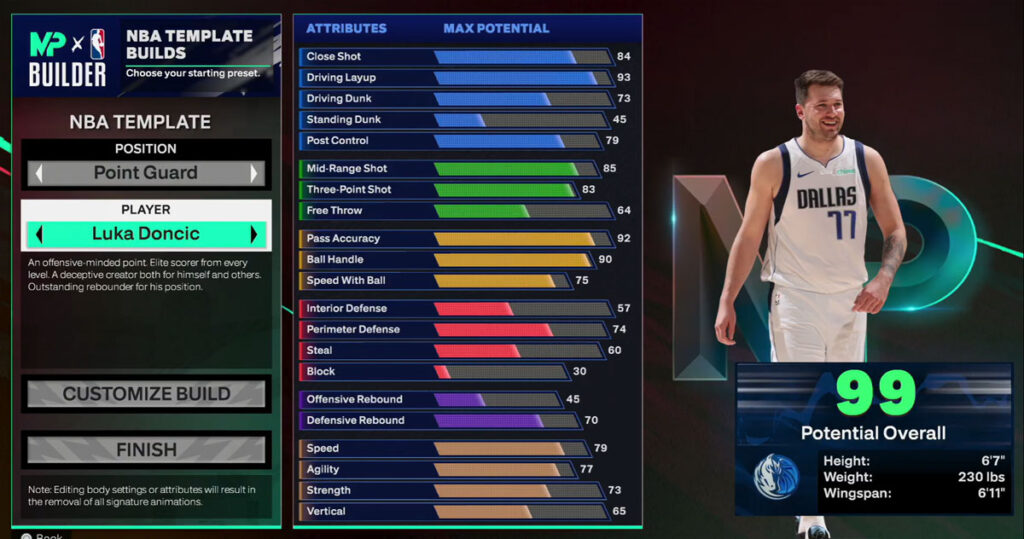
Task: Choose the Player selector showing Luka Doncic
Action: point(146,234)
